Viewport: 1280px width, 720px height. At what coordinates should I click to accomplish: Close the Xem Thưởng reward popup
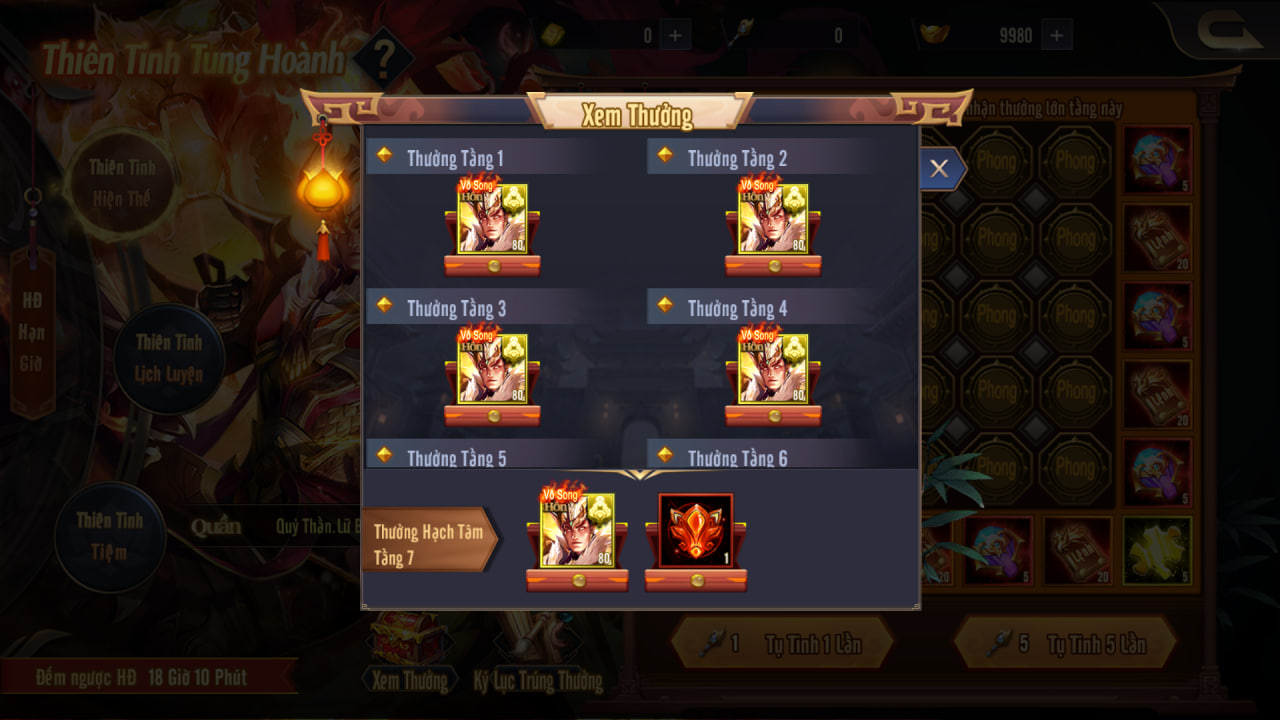938,169
